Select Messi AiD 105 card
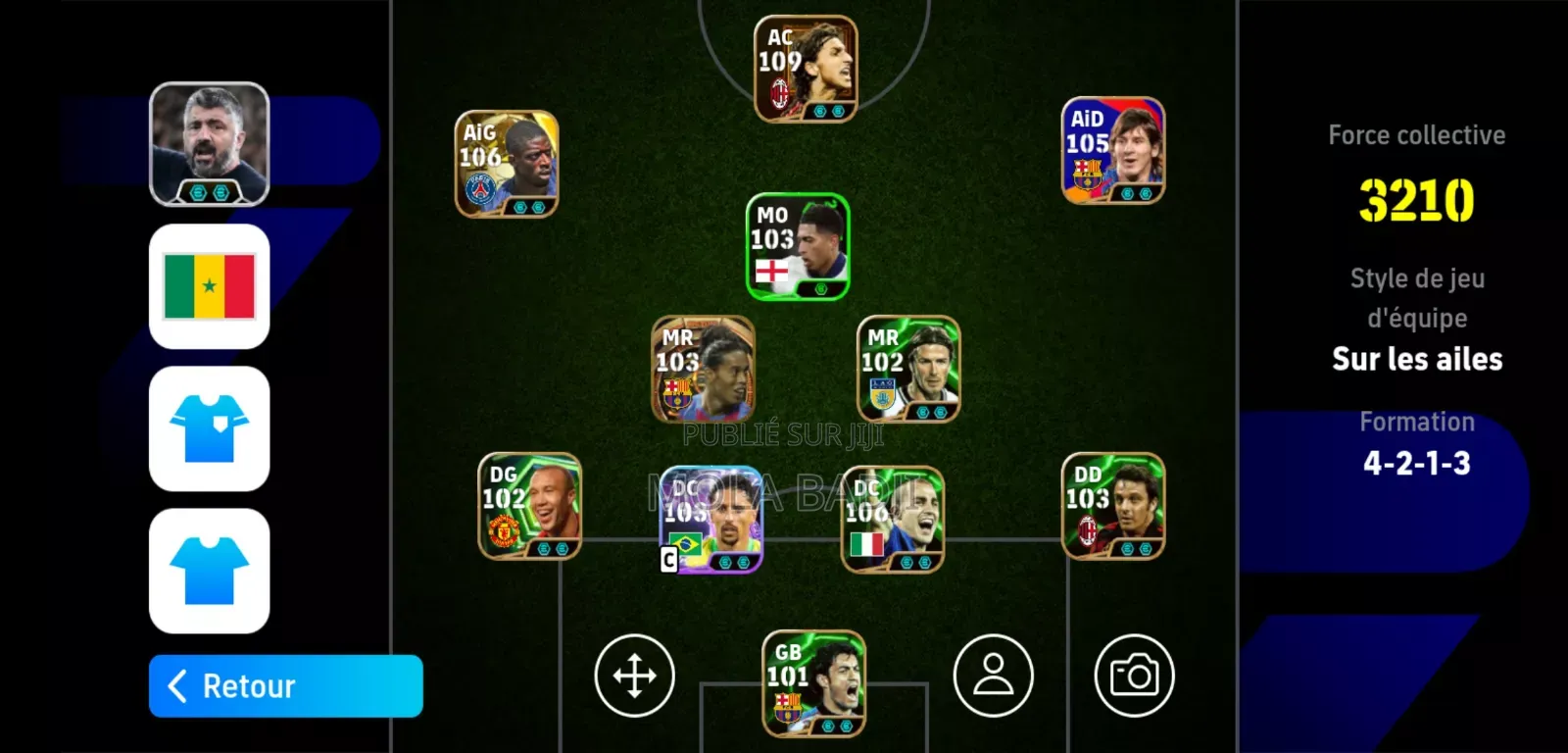This screenshot has width=1568, height=753. click(x=1112, y=152)
